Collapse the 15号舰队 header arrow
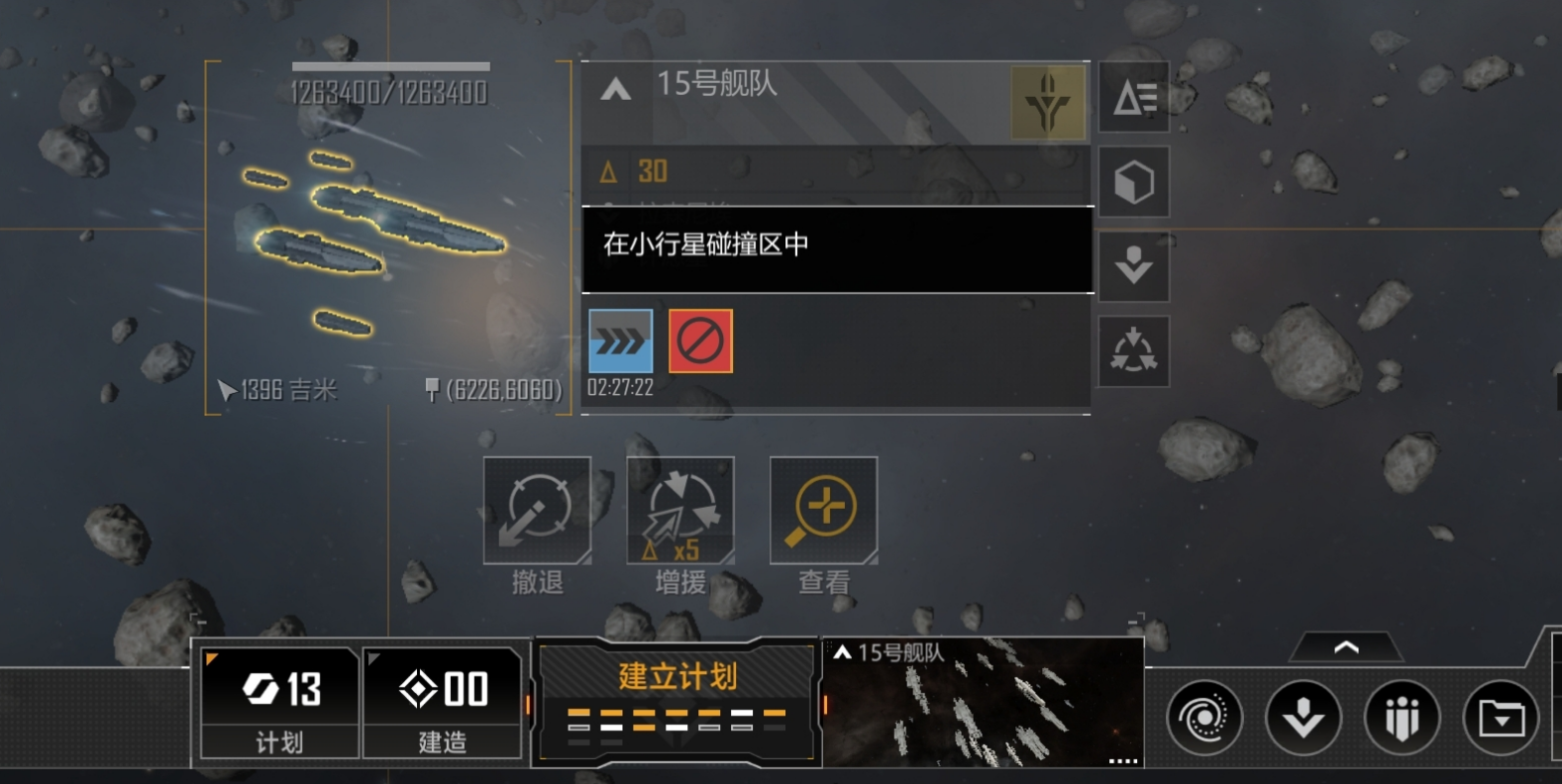1562x784 pixels. (x=615, y=90)
